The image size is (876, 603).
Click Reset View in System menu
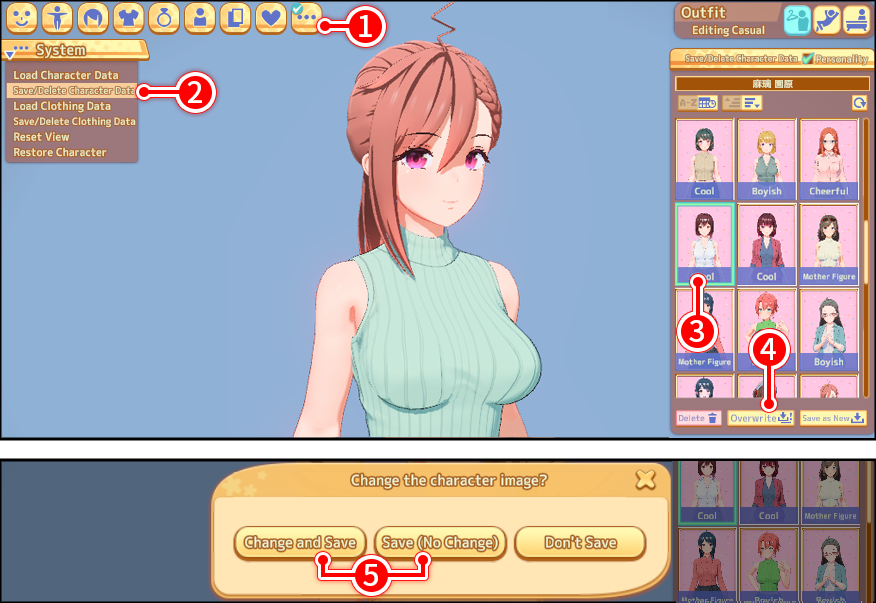coord(41,137)
